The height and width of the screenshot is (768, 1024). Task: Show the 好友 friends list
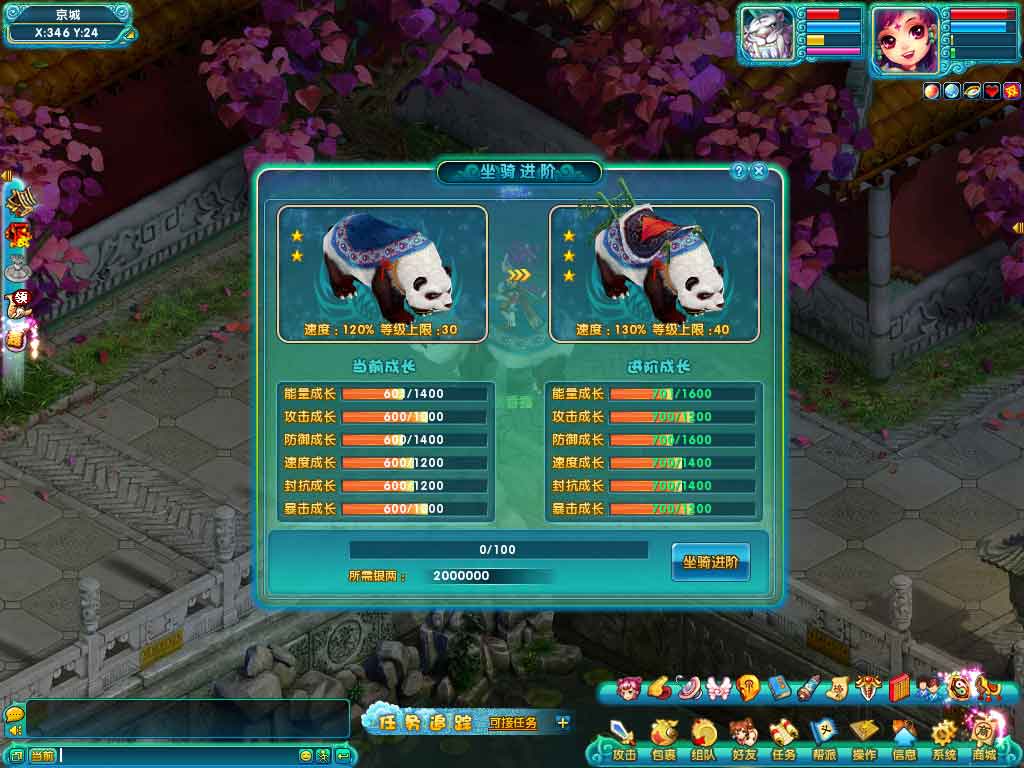[x=743, y=740]
